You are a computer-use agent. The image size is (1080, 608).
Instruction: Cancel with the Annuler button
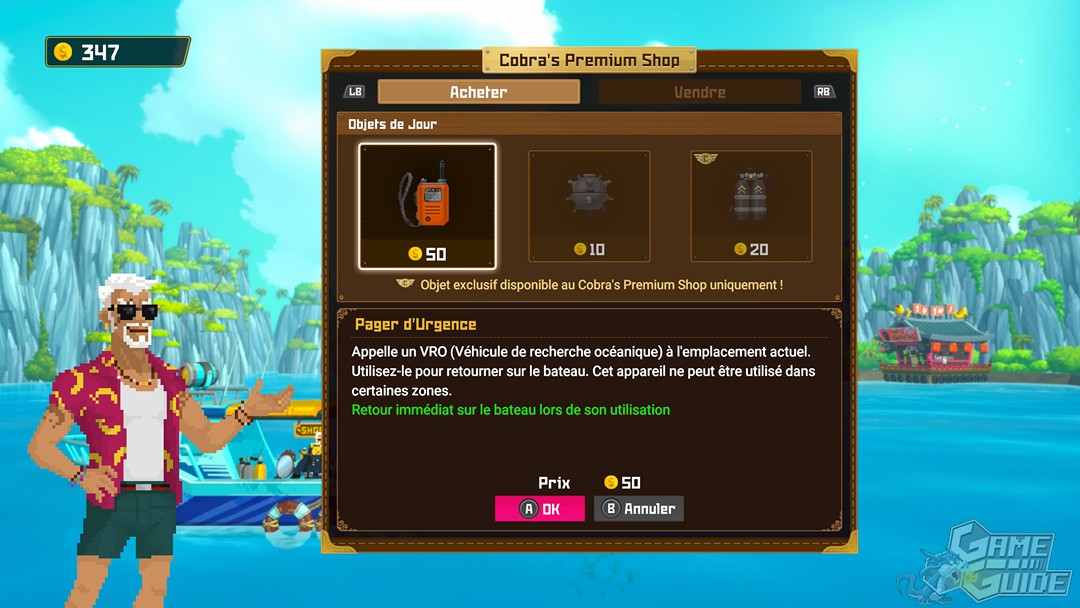click(x=639, y=508)
